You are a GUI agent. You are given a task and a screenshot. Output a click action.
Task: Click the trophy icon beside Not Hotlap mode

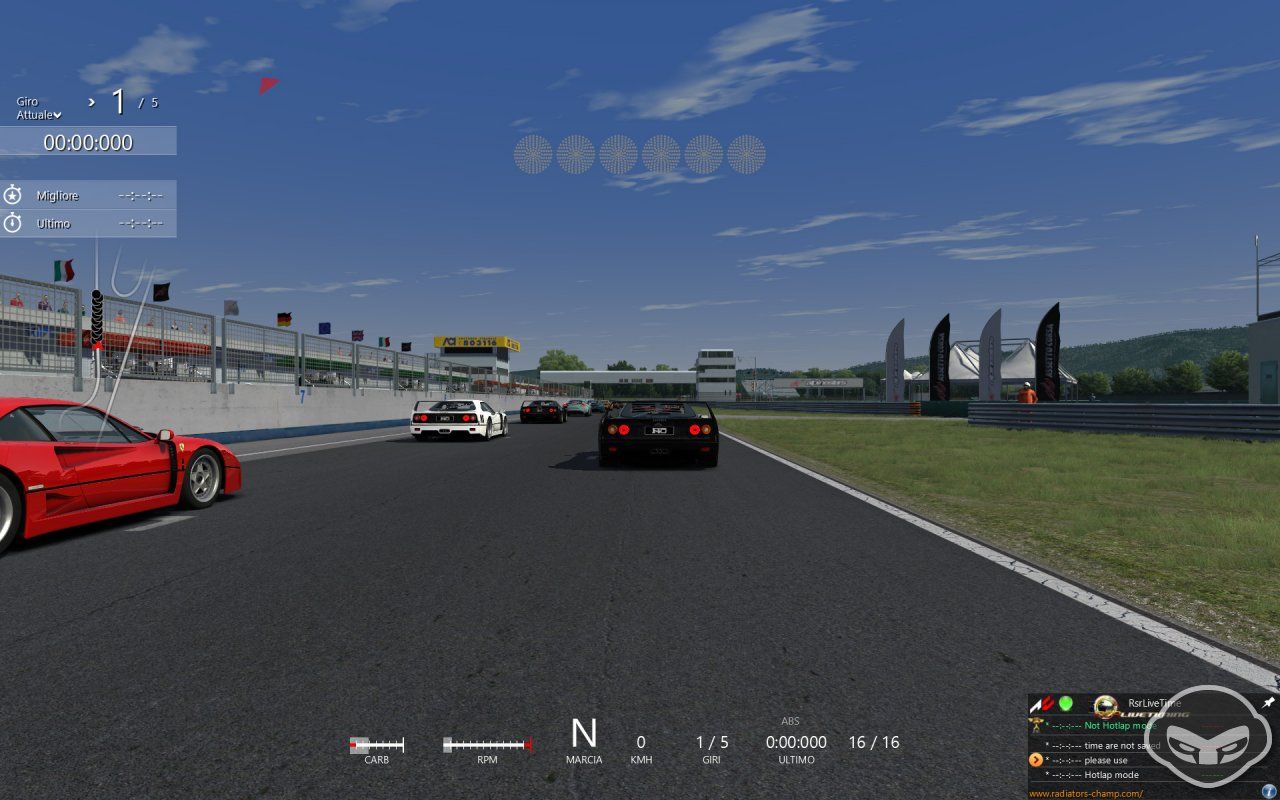[1036, 725]
